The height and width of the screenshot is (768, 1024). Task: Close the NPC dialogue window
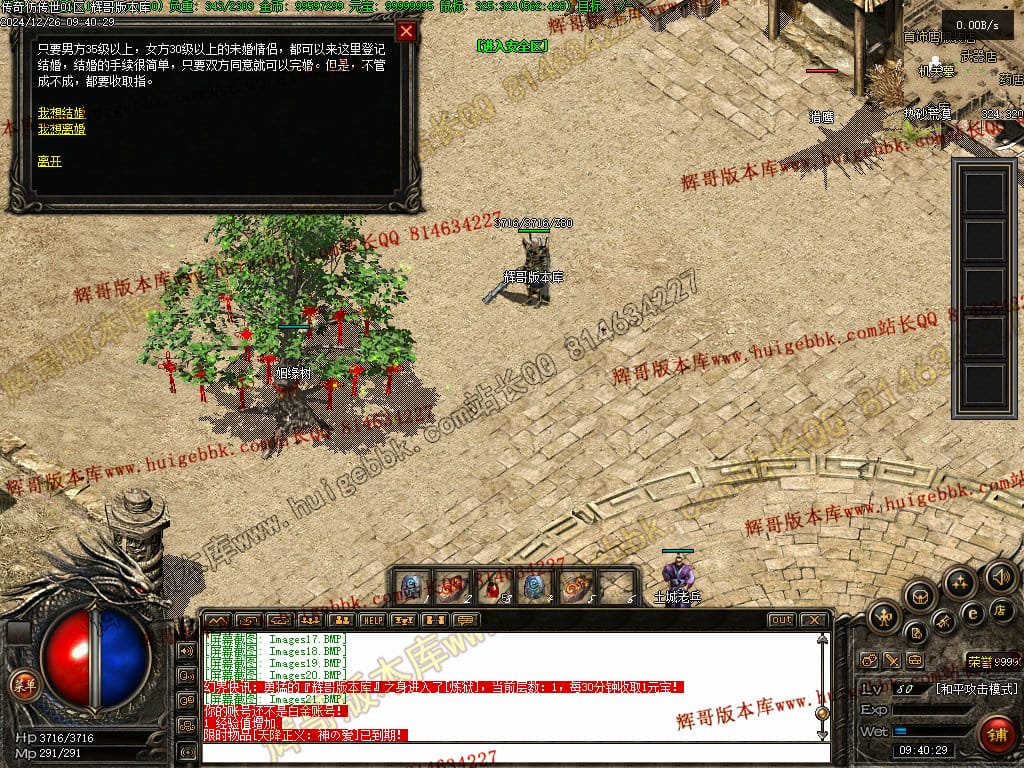[405, 31]
